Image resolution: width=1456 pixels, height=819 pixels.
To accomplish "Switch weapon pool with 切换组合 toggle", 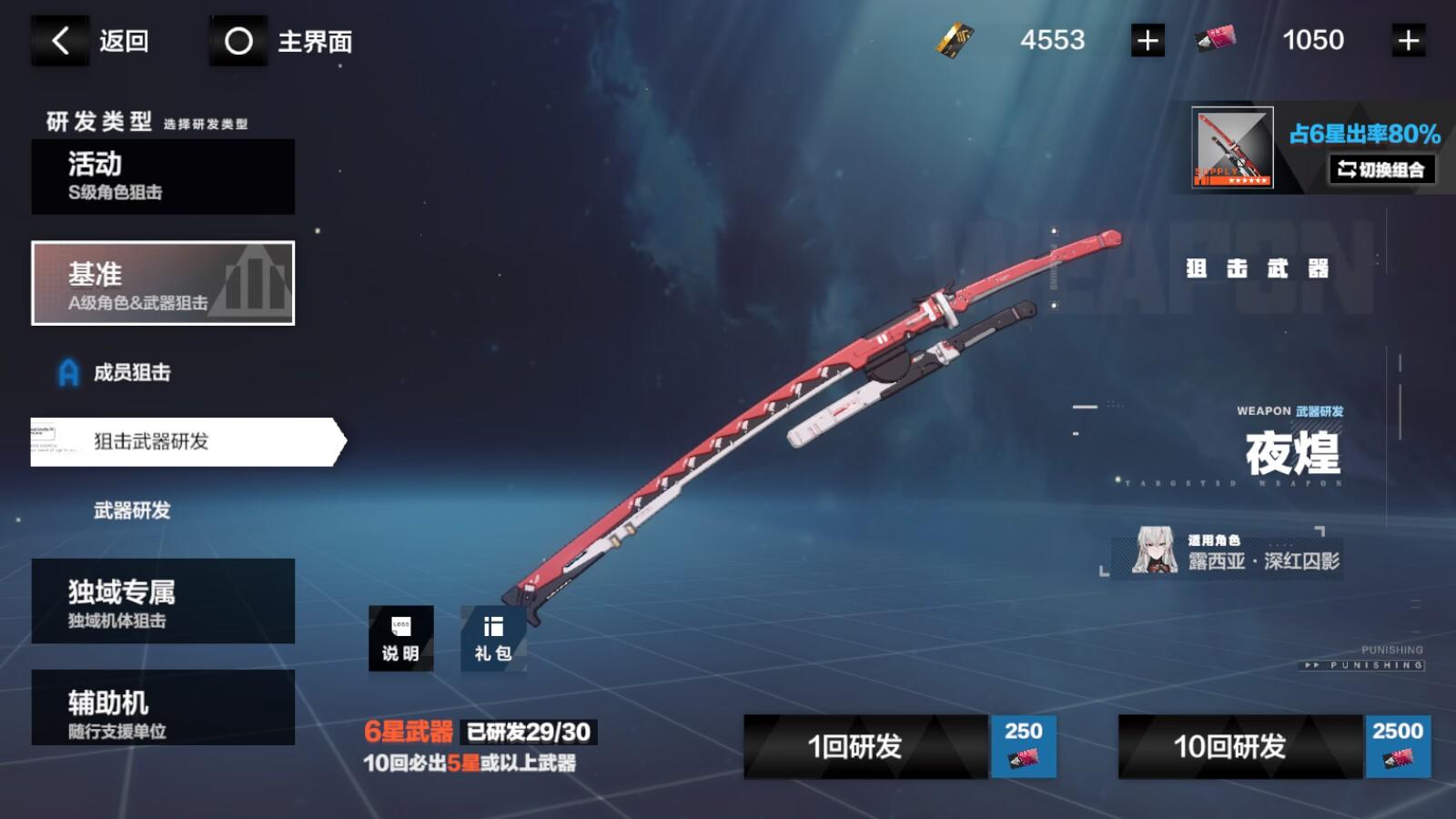I will pyautogui.click(x=1382, y=170).
